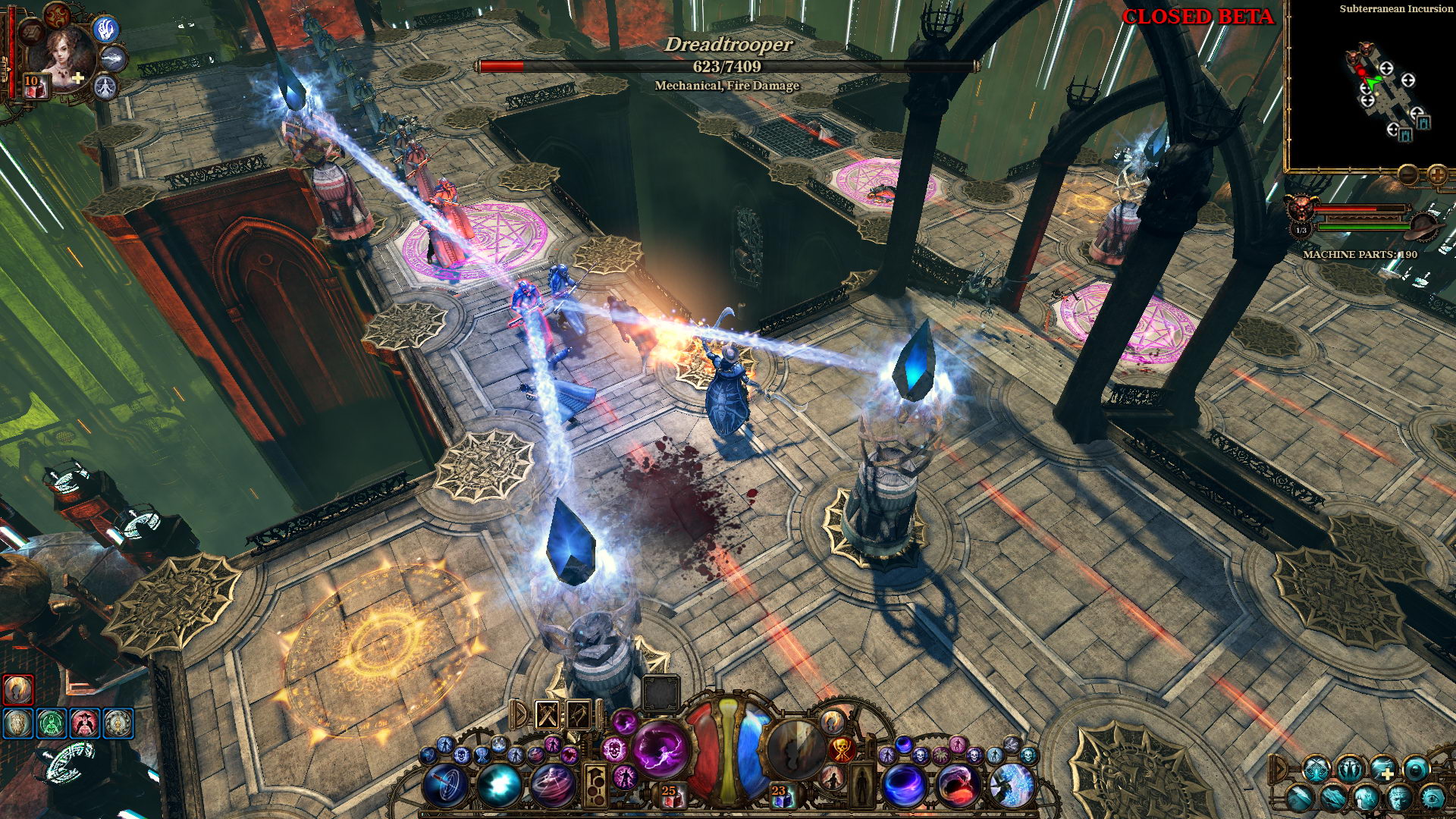Select the blue hand companion skill icon
This screenshot has width=1456, height=819.
pyautogui.click(x=105, y=30)
